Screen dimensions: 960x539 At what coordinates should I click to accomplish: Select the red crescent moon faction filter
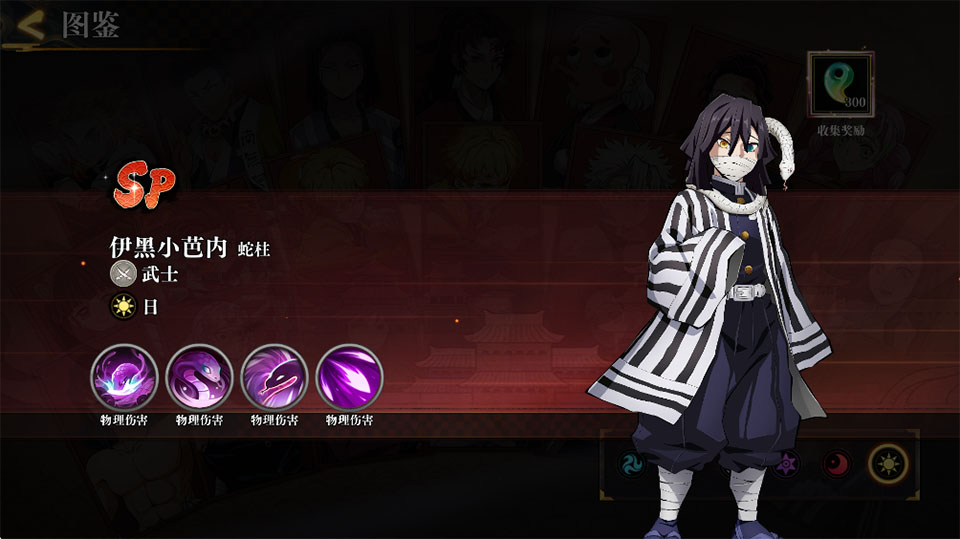pyautogui.click(x=836, y=464)
